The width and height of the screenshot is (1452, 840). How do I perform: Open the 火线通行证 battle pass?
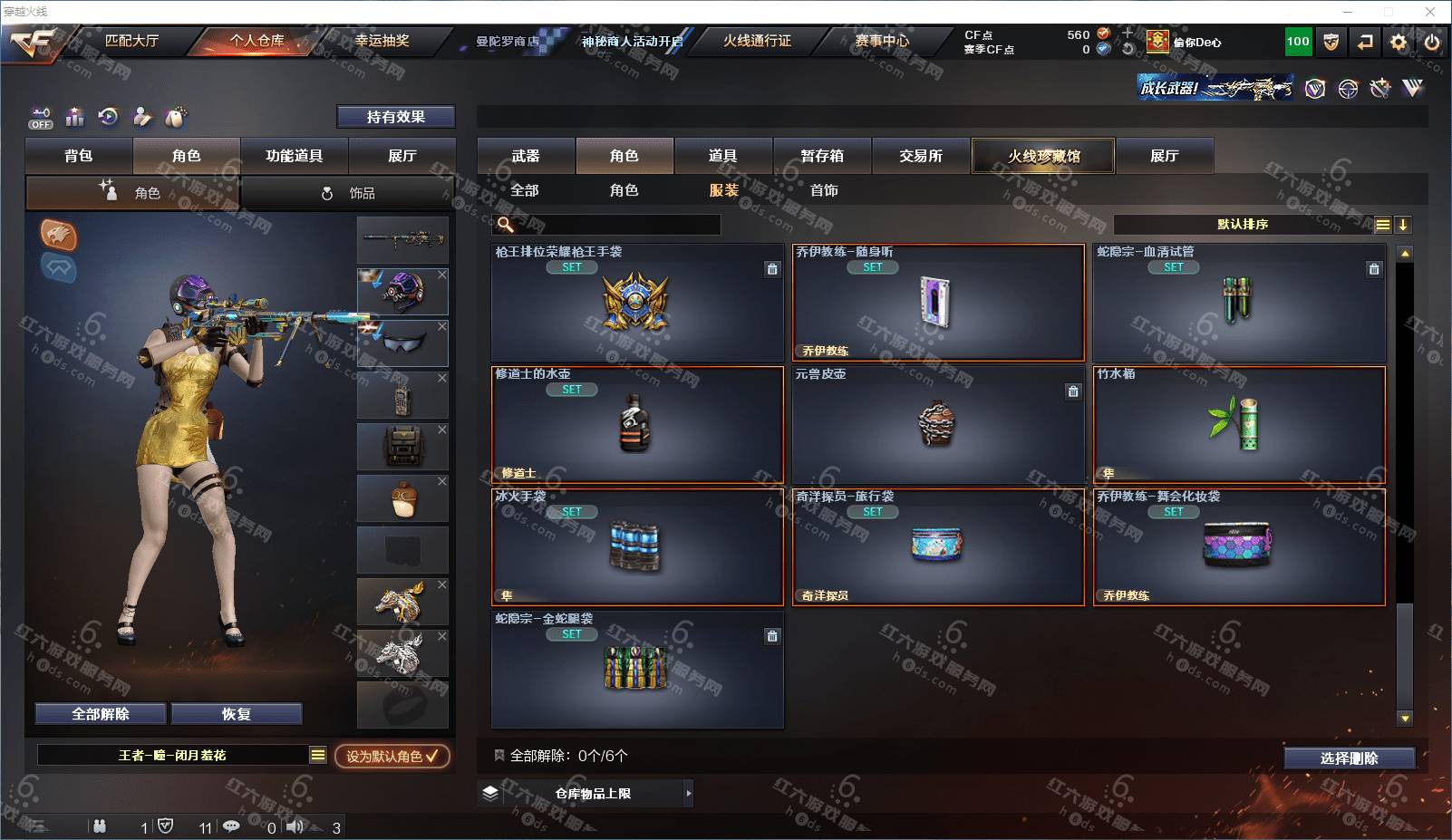point(757,41)
